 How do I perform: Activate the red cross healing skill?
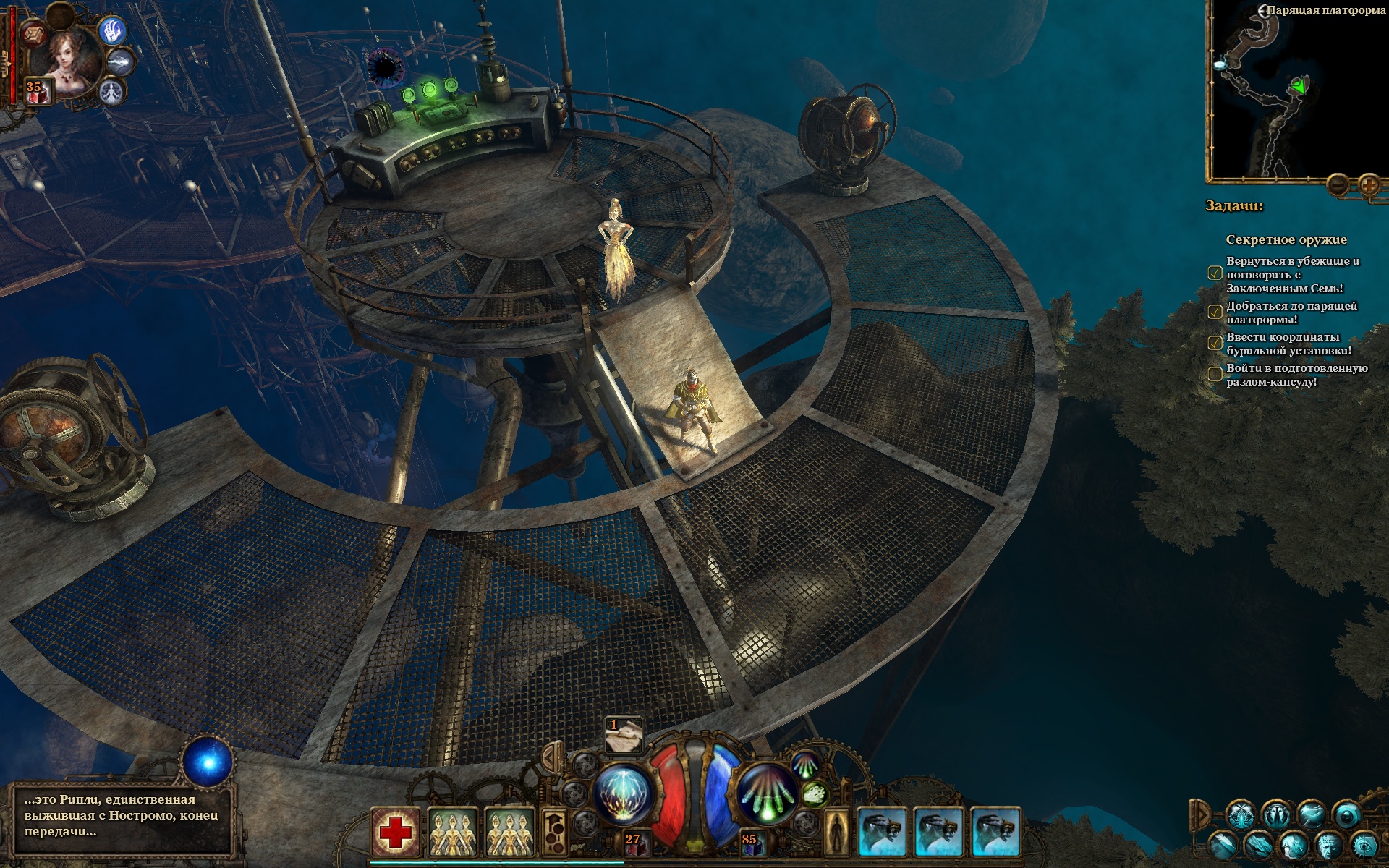[x=396, y=833]
